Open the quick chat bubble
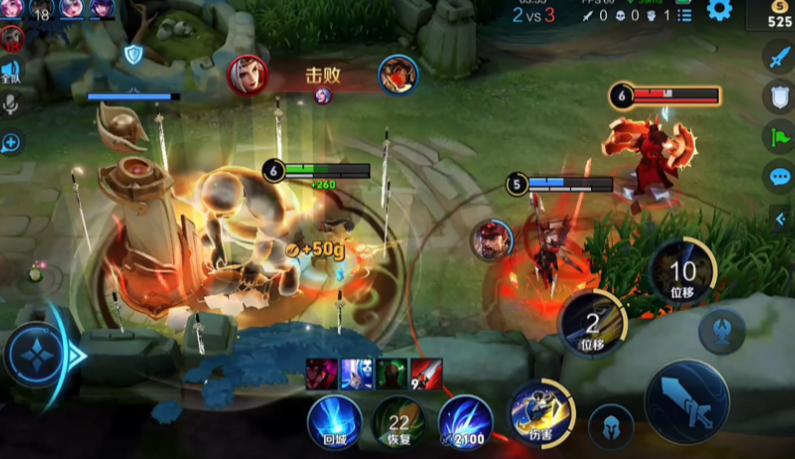 pyautogui.click(x=779, y=177)
